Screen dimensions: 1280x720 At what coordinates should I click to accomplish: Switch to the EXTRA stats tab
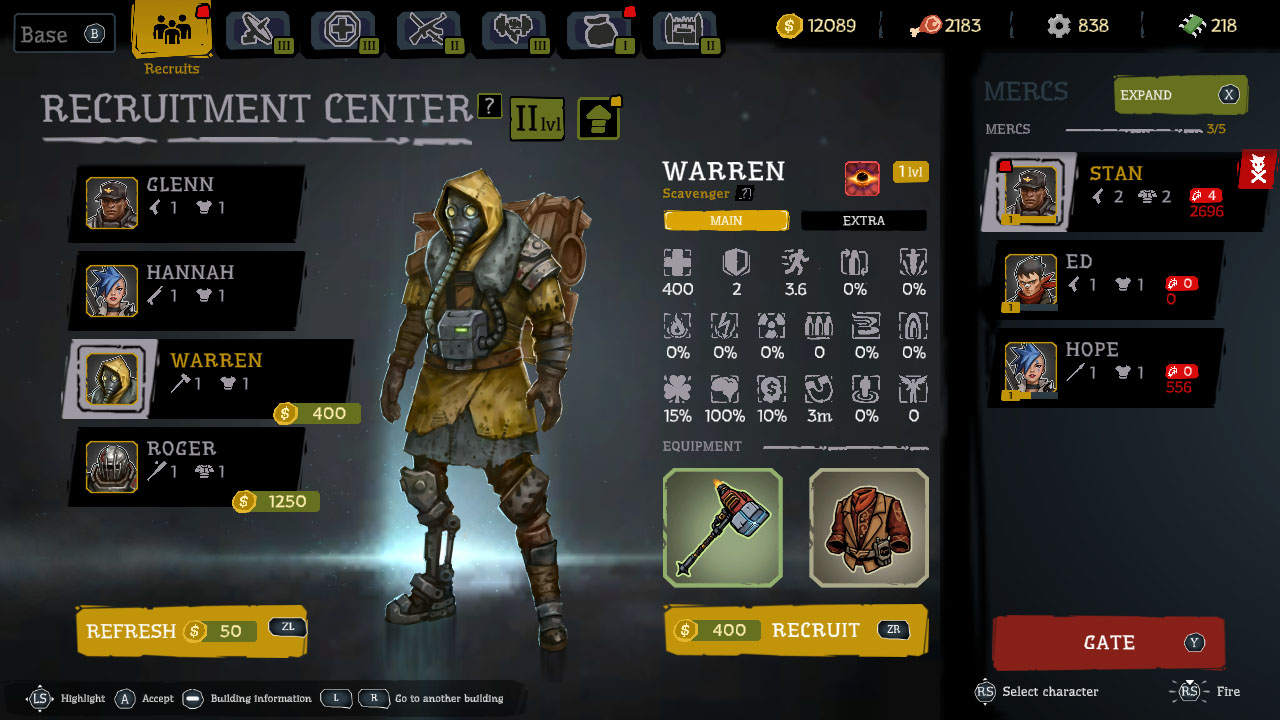point(863,220)
